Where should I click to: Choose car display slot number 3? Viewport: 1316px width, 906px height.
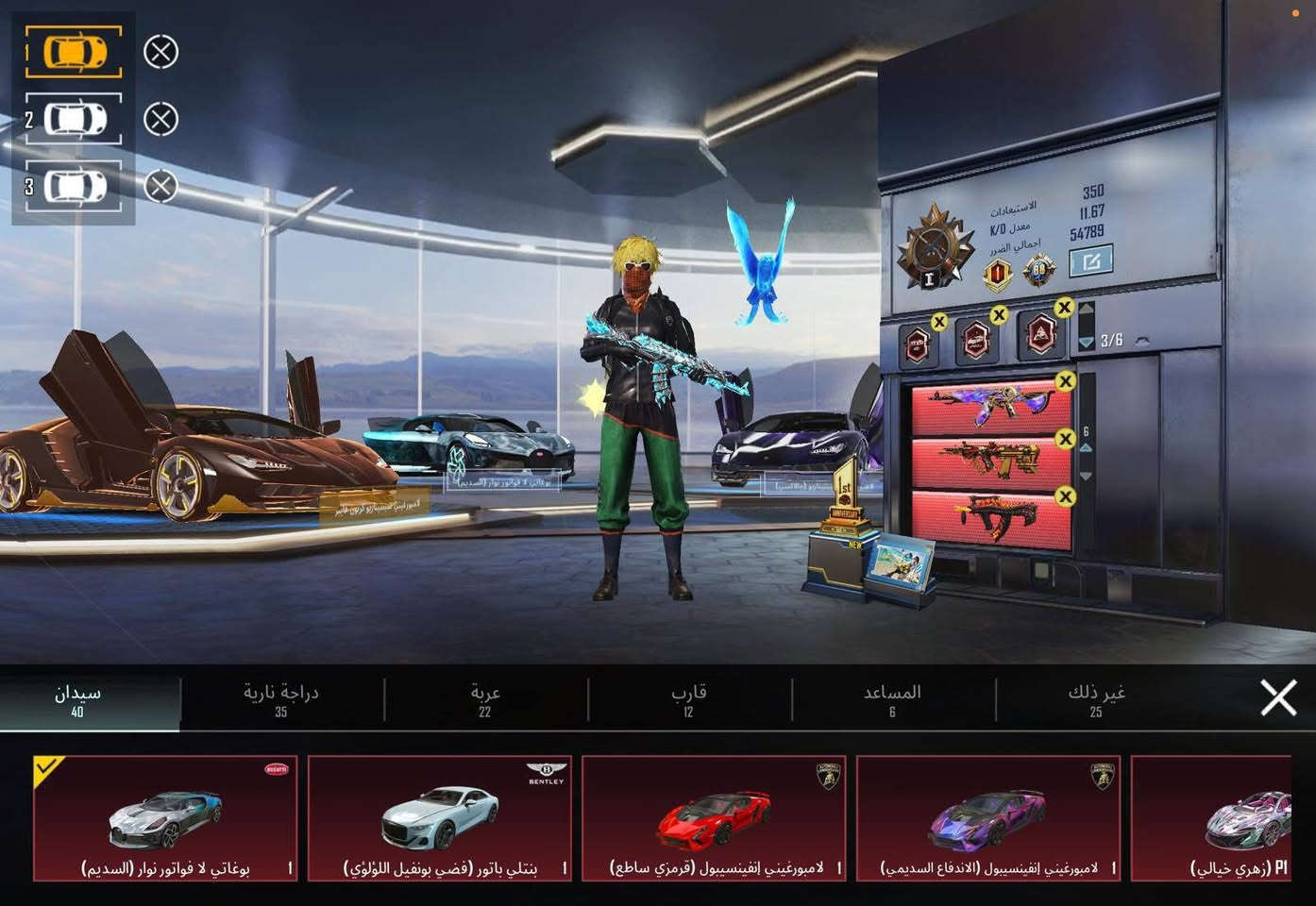(x=74, y=185)
